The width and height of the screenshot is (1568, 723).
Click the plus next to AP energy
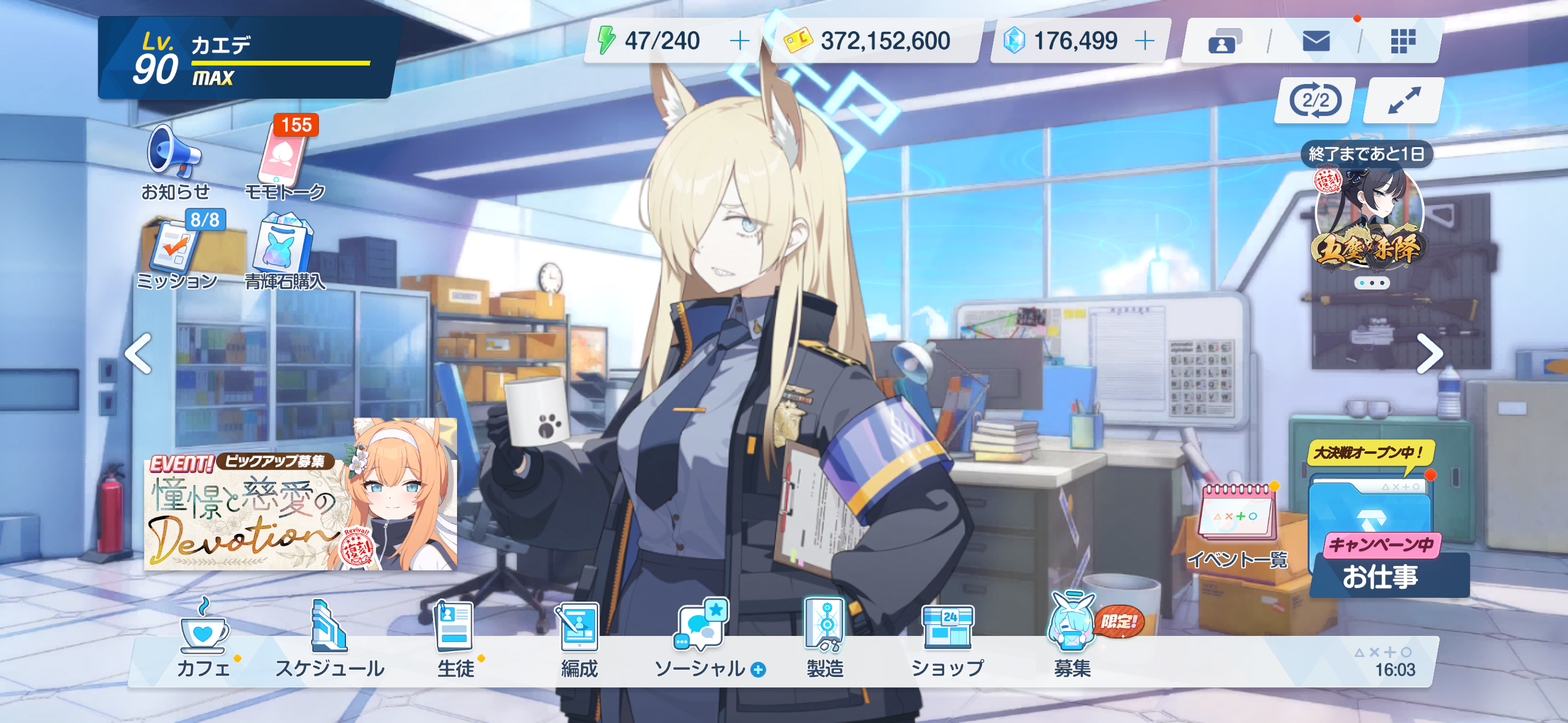[x=740, y=41]
